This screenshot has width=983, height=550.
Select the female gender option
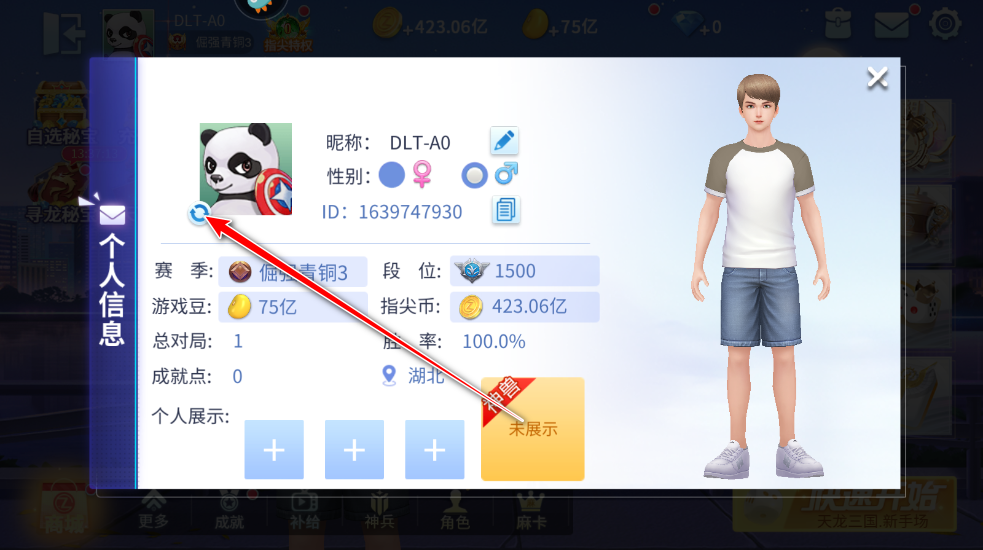pyautogui.click(x=392, y=176)
